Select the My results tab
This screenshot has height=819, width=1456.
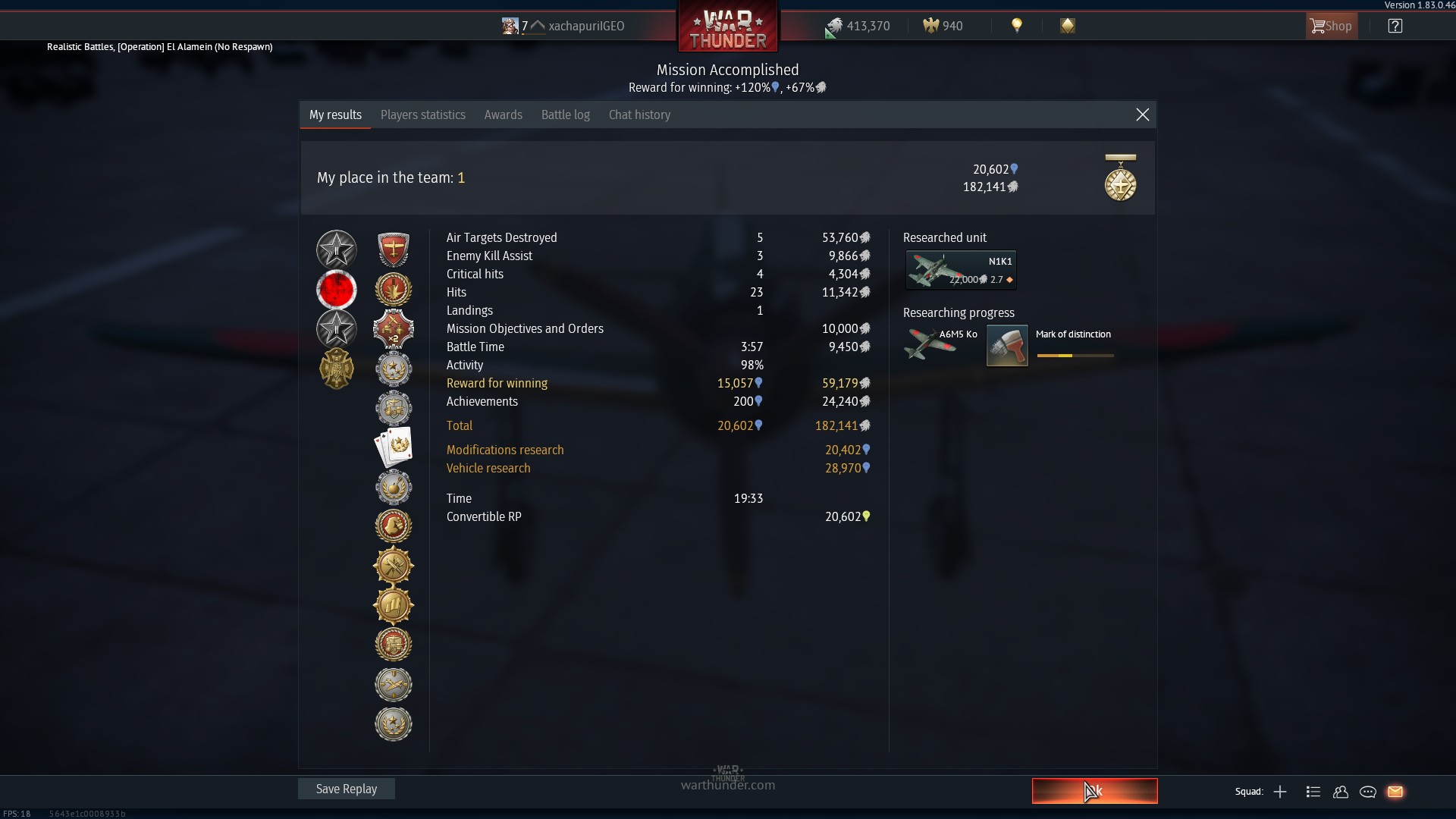(335, 115)
